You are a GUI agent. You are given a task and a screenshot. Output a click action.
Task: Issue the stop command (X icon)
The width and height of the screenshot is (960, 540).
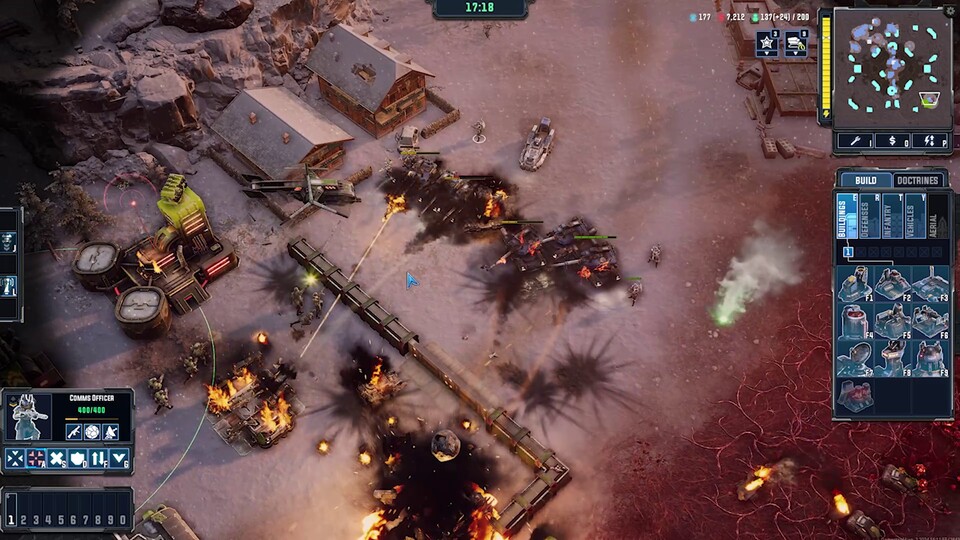click(x=58, y=459)
